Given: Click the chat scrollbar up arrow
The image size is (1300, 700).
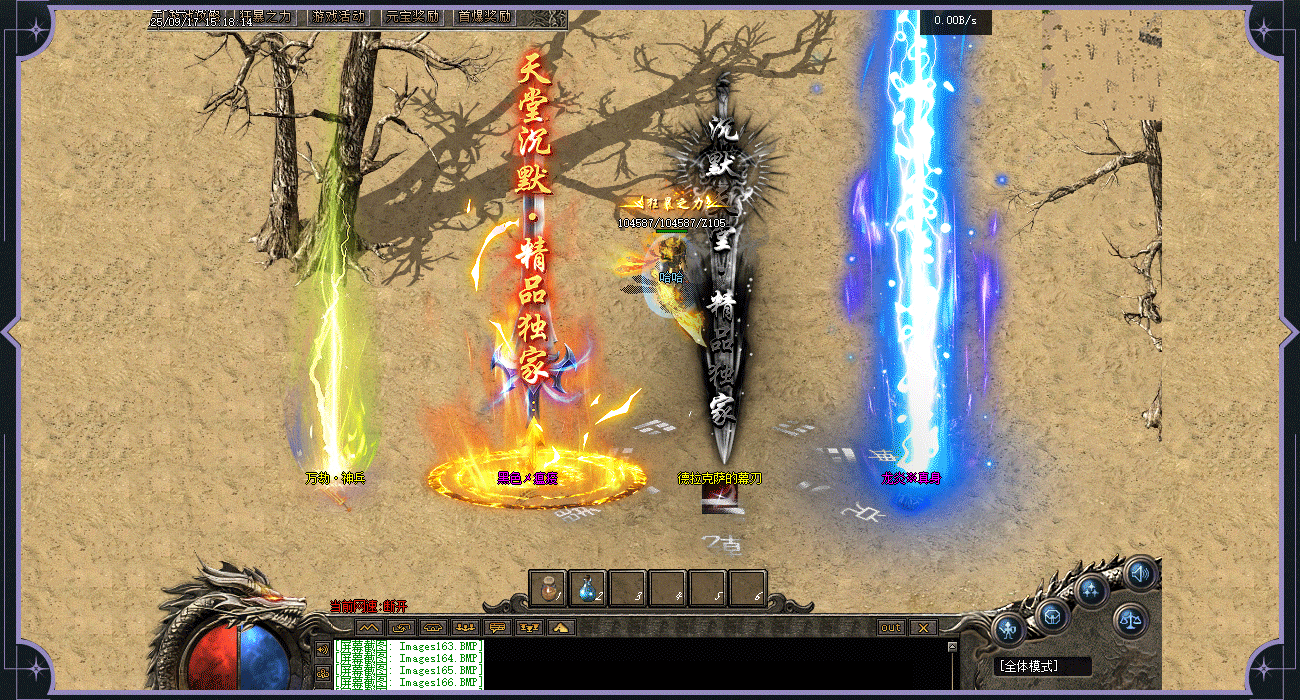Looking at the screenshot, I should 952,646.
